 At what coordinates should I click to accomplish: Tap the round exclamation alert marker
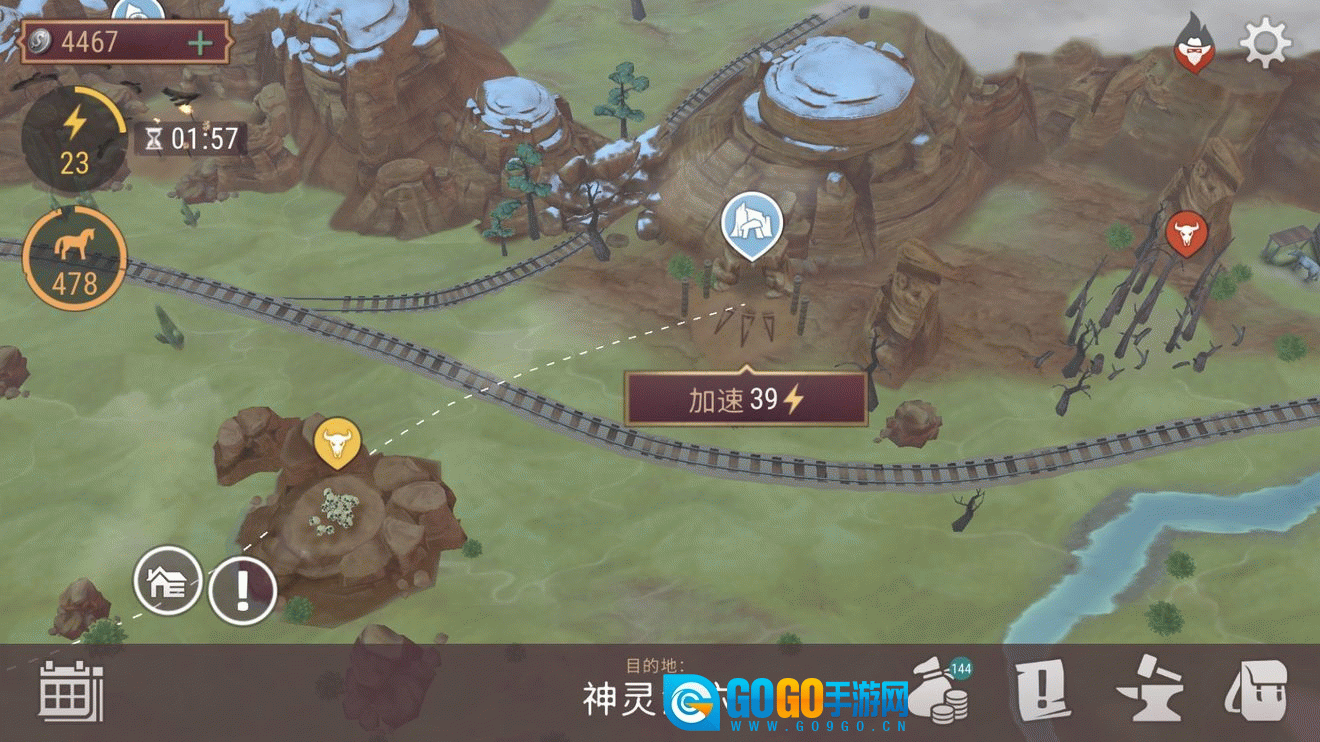click(x=242, y=591)
